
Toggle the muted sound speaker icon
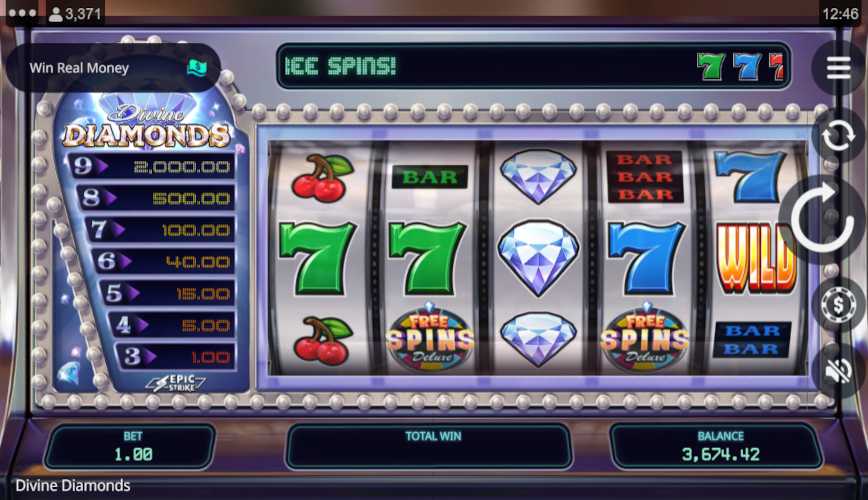838,369
